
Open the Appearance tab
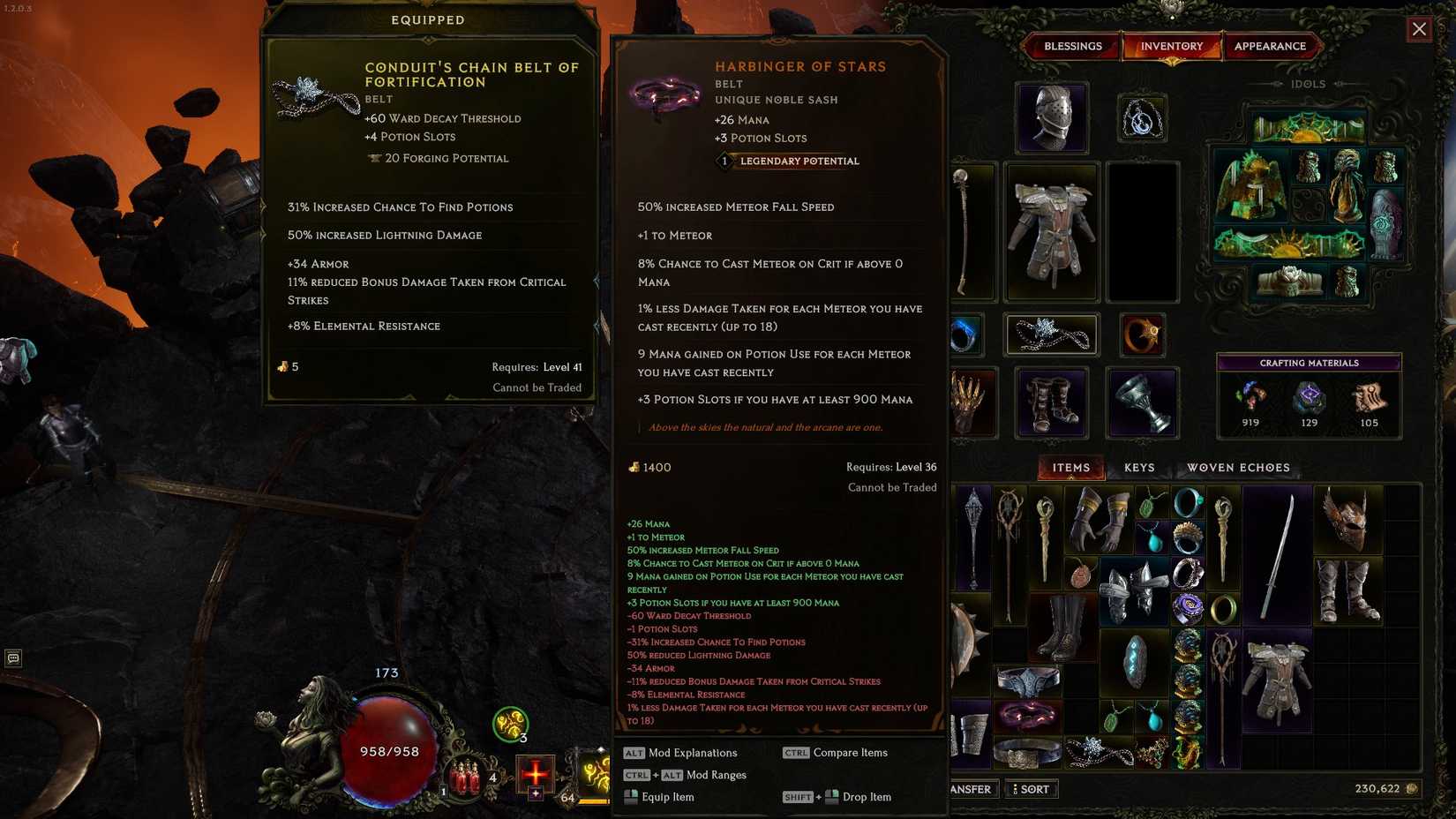pyautogui.click(x=1271, y=46)
